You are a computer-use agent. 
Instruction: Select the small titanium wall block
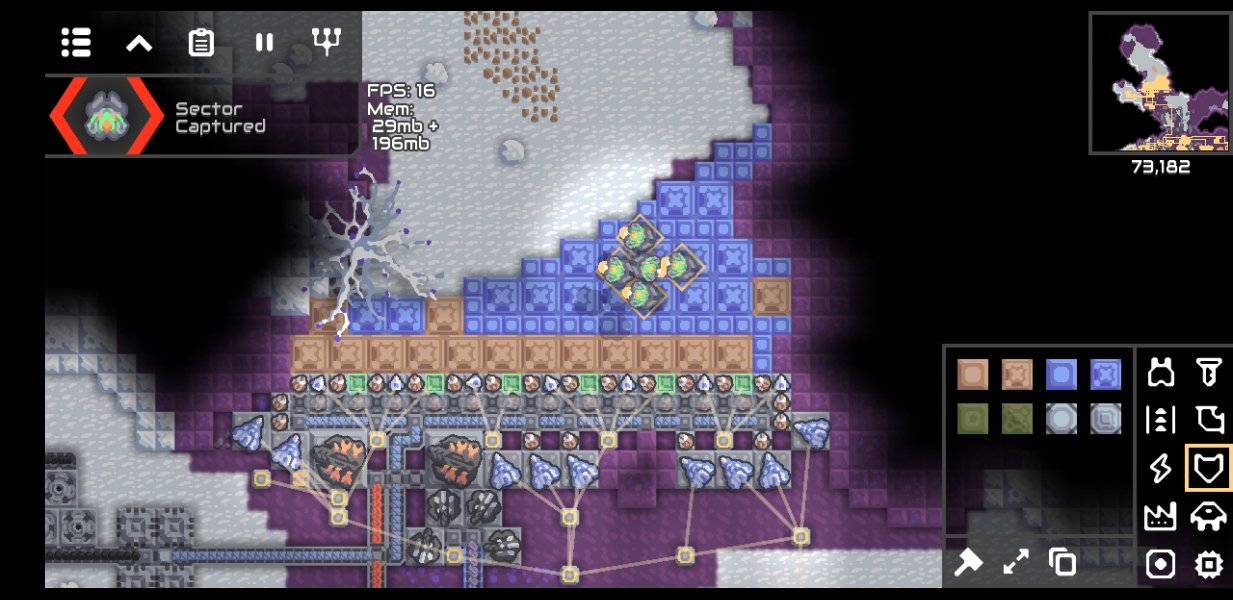(1061, 374)
